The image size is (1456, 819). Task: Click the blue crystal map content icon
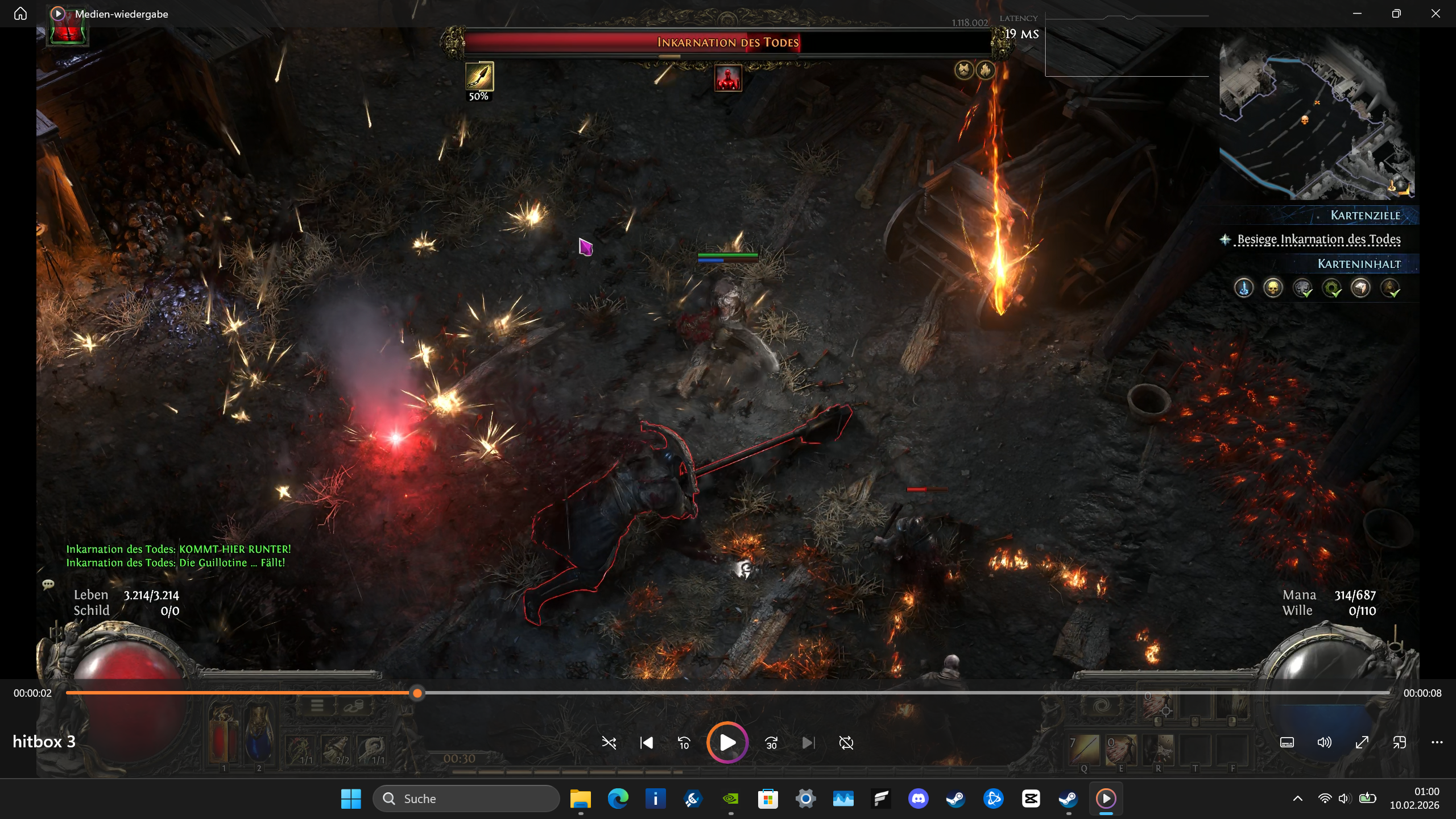[1244, 288]
